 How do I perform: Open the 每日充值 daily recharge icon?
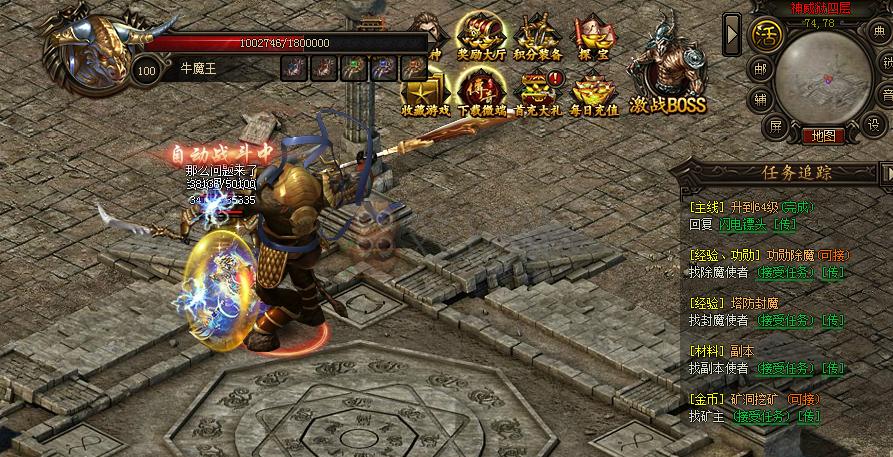tap(592, 95)
